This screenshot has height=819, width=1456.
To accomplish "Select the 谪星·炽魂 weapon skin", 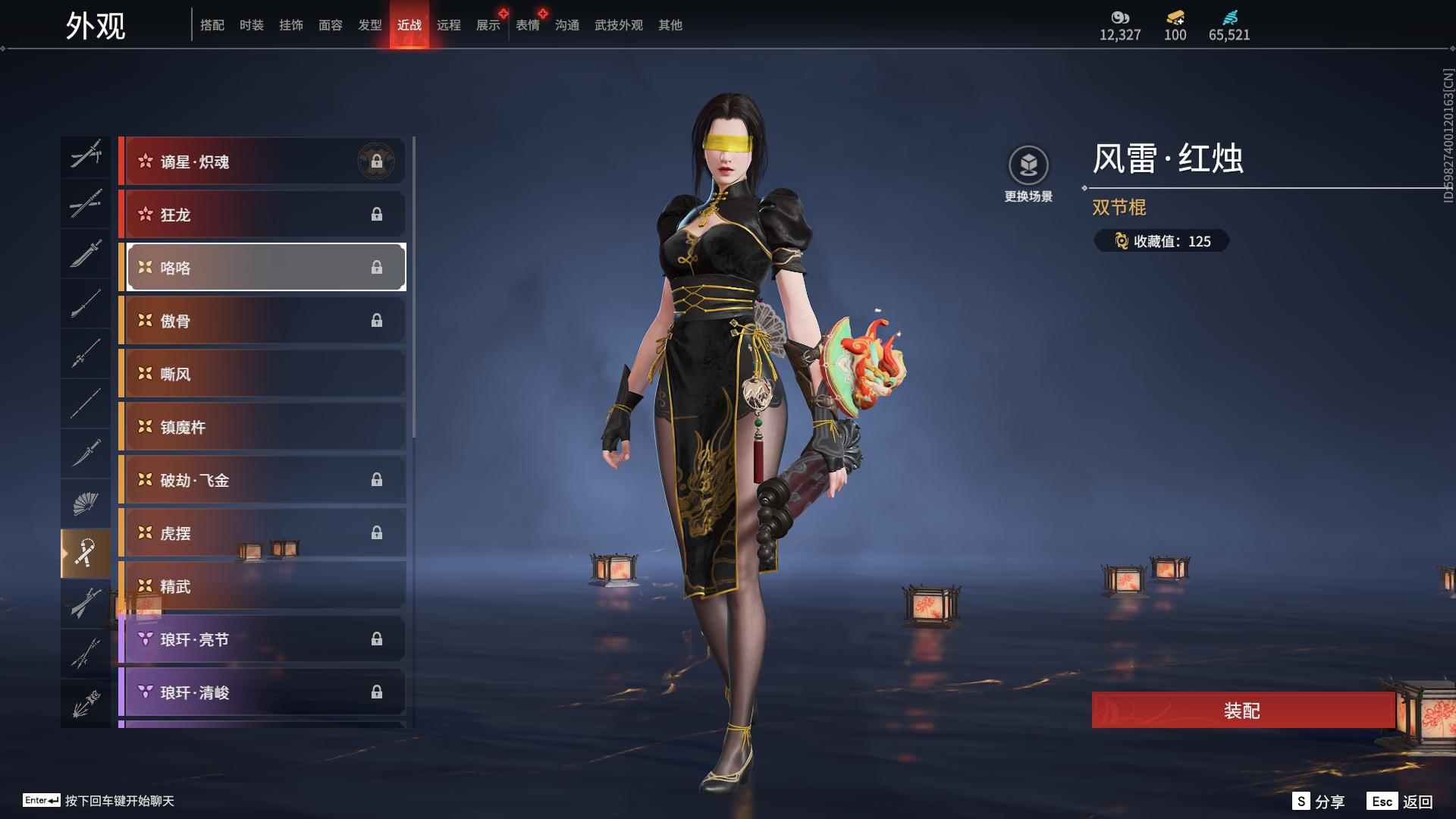I will pyautogui.click(x=262, y=162).
